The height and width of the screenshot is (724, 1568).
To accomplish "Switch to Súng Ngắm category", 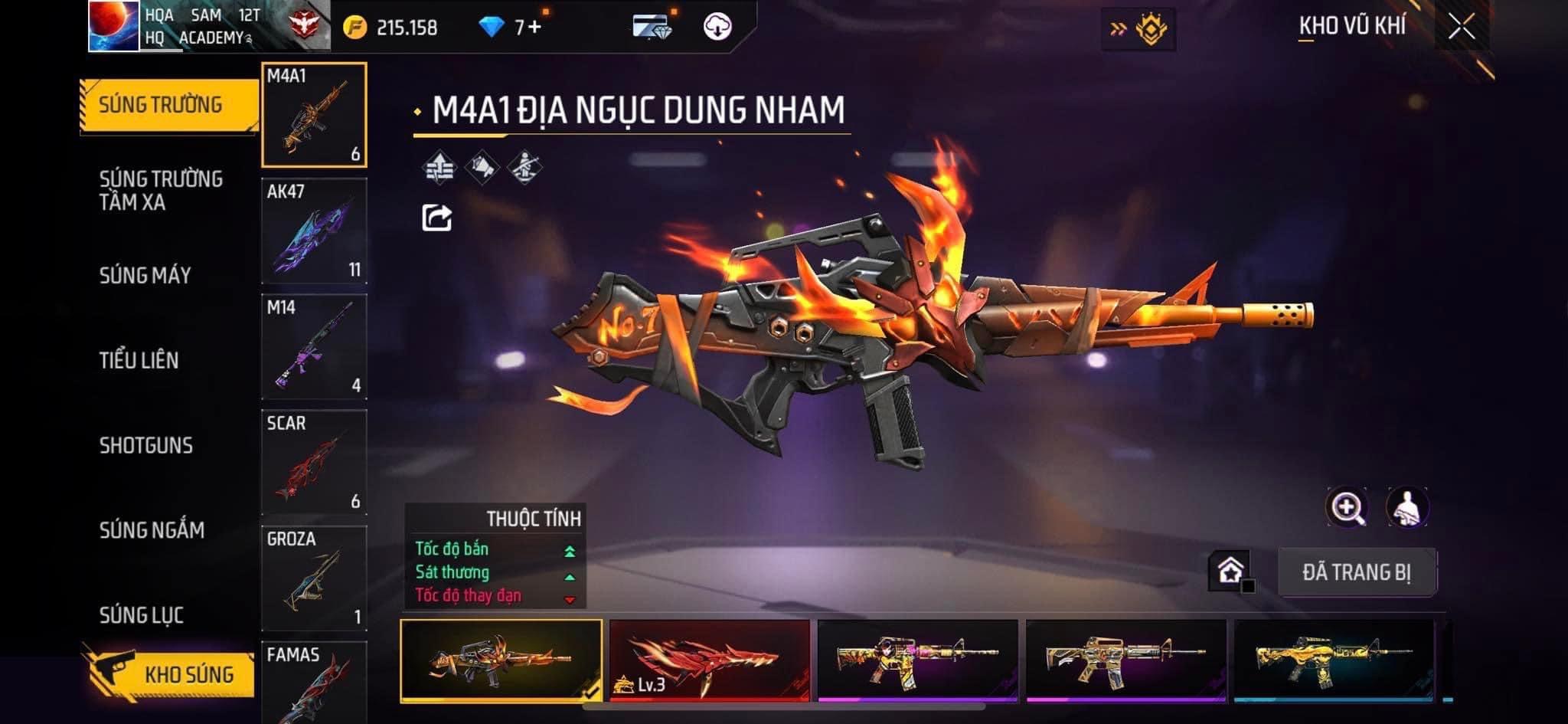I will pos(152,529).
